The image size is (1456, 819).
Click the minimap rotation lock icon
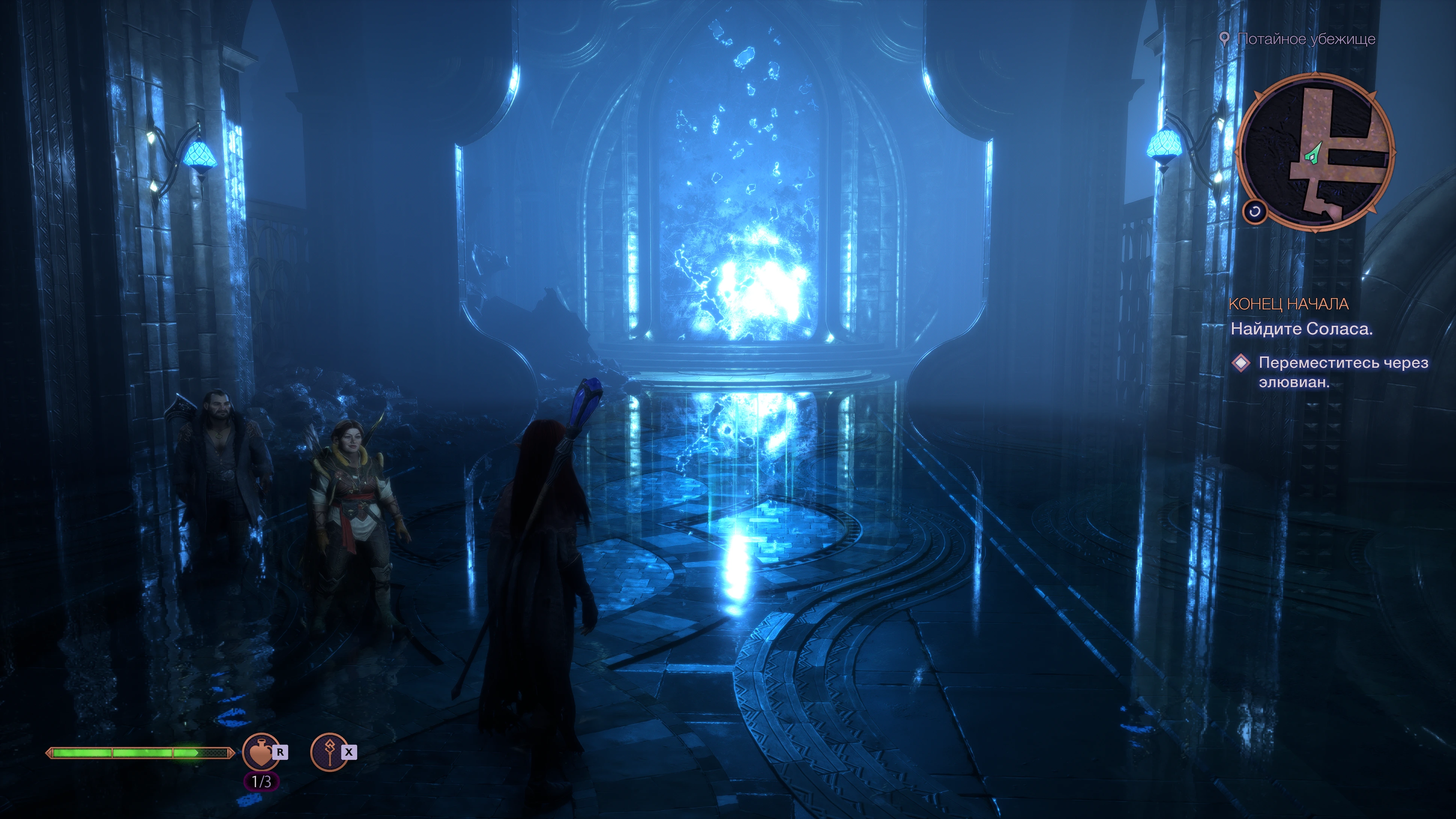pos(1254,212)
